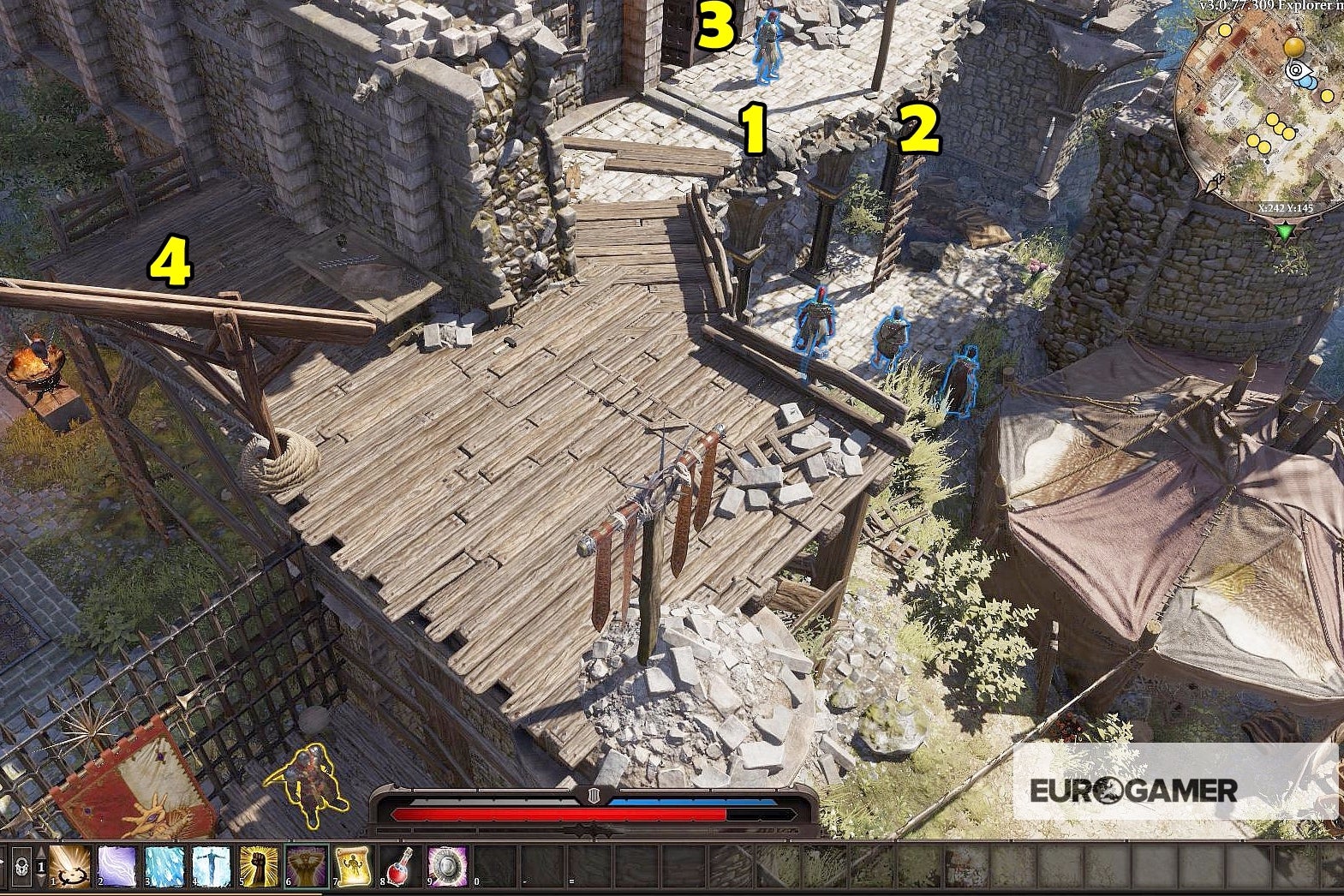The width and height of the screenshot is (1344, 896).
Task: Click the hotbar page down arrow
Action: [x=41, y=879]
